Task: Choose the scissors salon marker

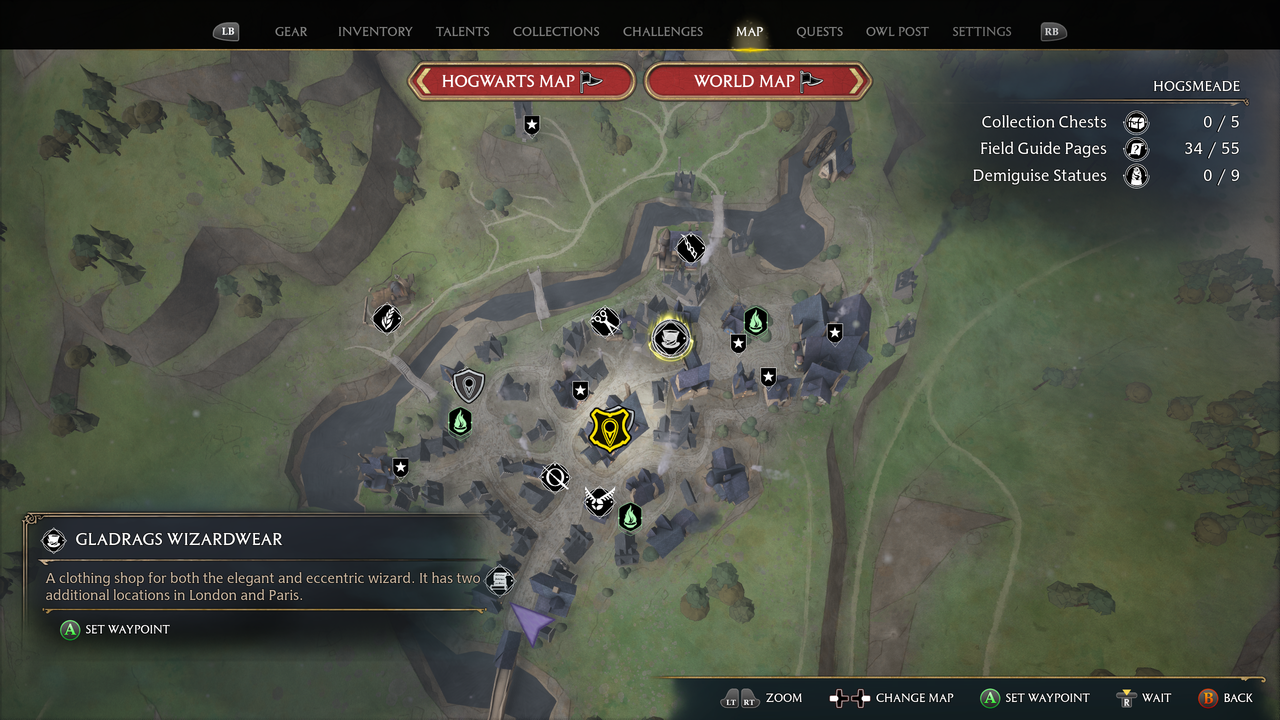Action: (604, 321)
